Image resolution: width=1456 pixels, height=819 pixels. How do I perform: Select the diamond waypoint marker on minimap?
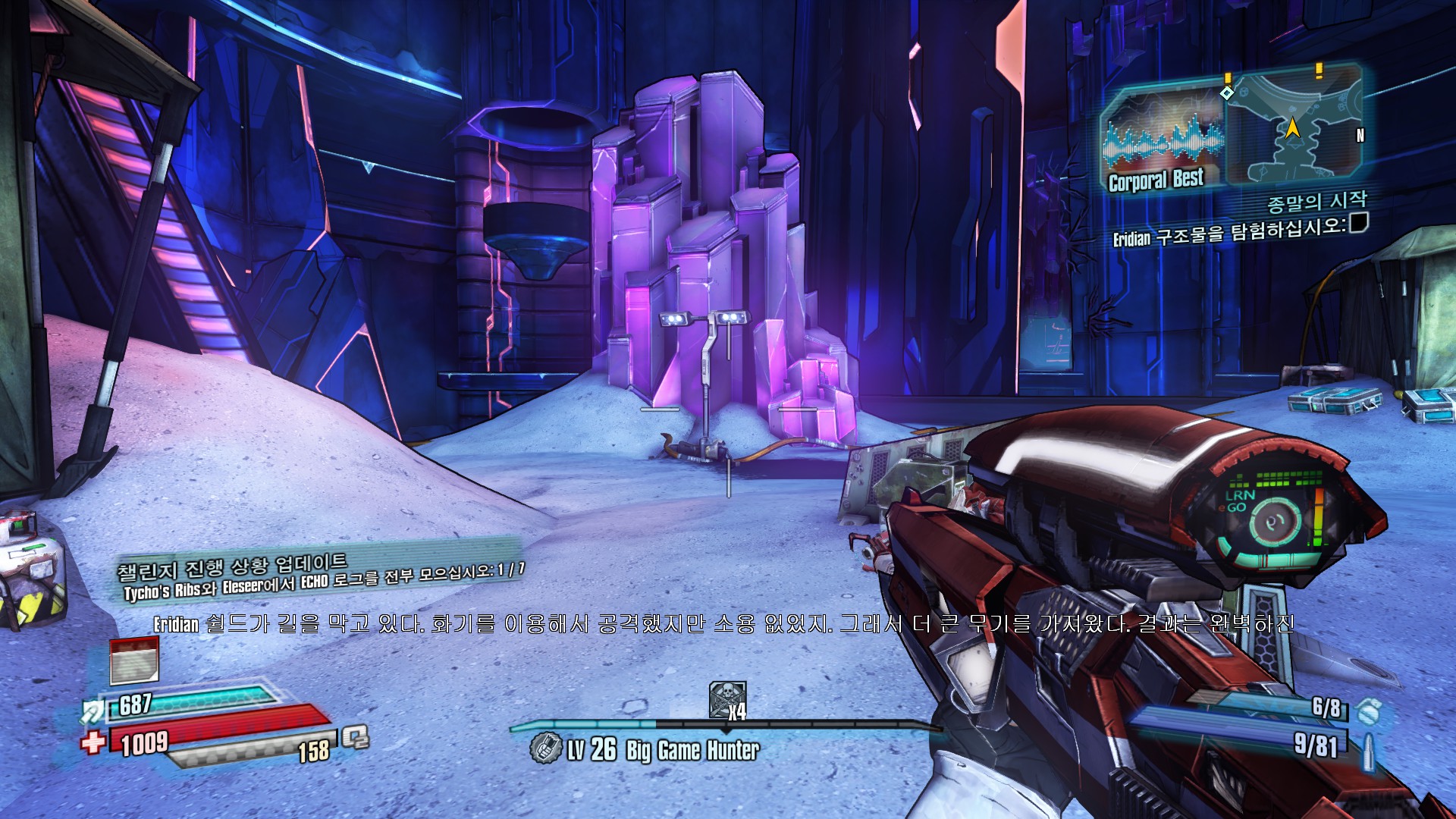click(1227, 93)
